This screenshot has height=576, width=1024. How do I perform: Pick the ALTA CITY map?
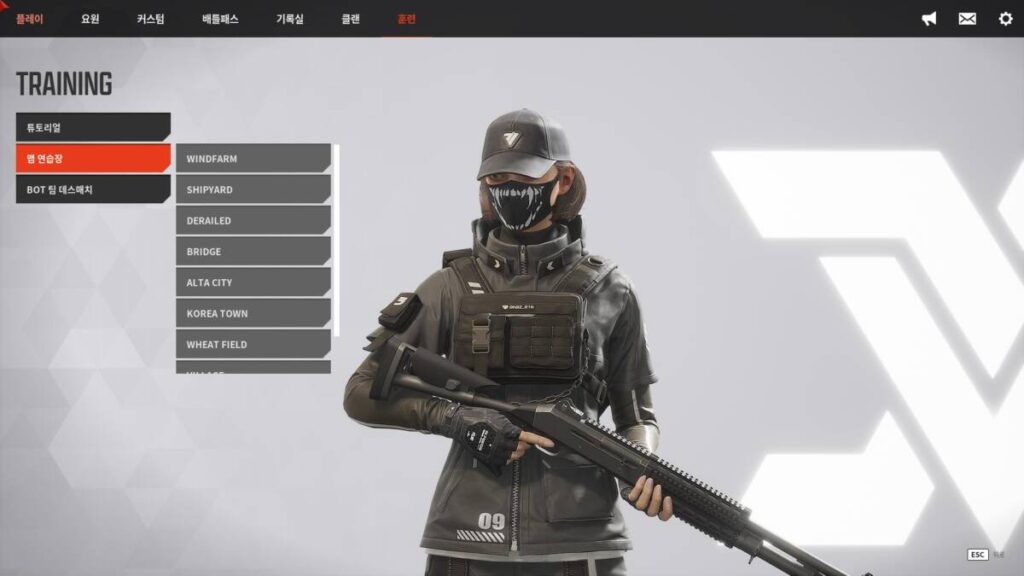click(x=252, y=283)
